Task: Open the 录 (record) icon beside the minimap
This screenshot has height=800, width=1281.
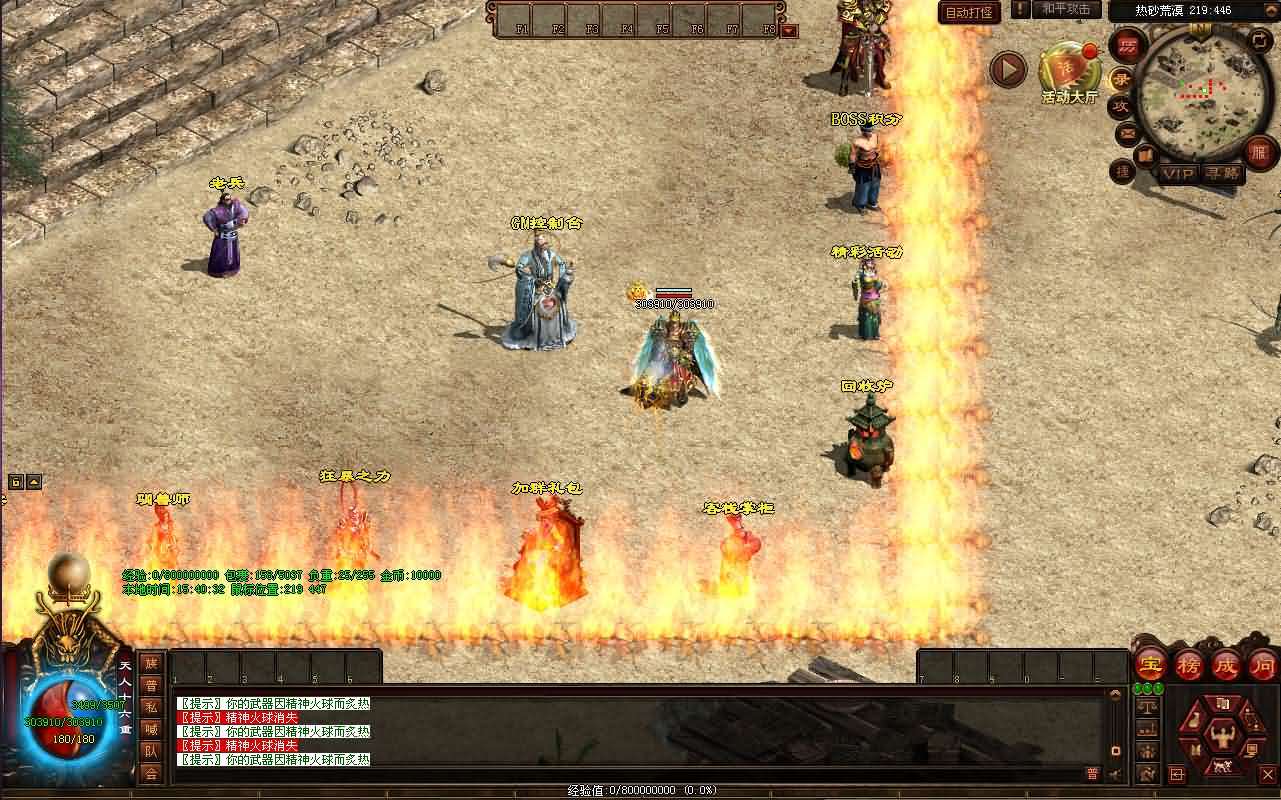Action: [1123, 80]
